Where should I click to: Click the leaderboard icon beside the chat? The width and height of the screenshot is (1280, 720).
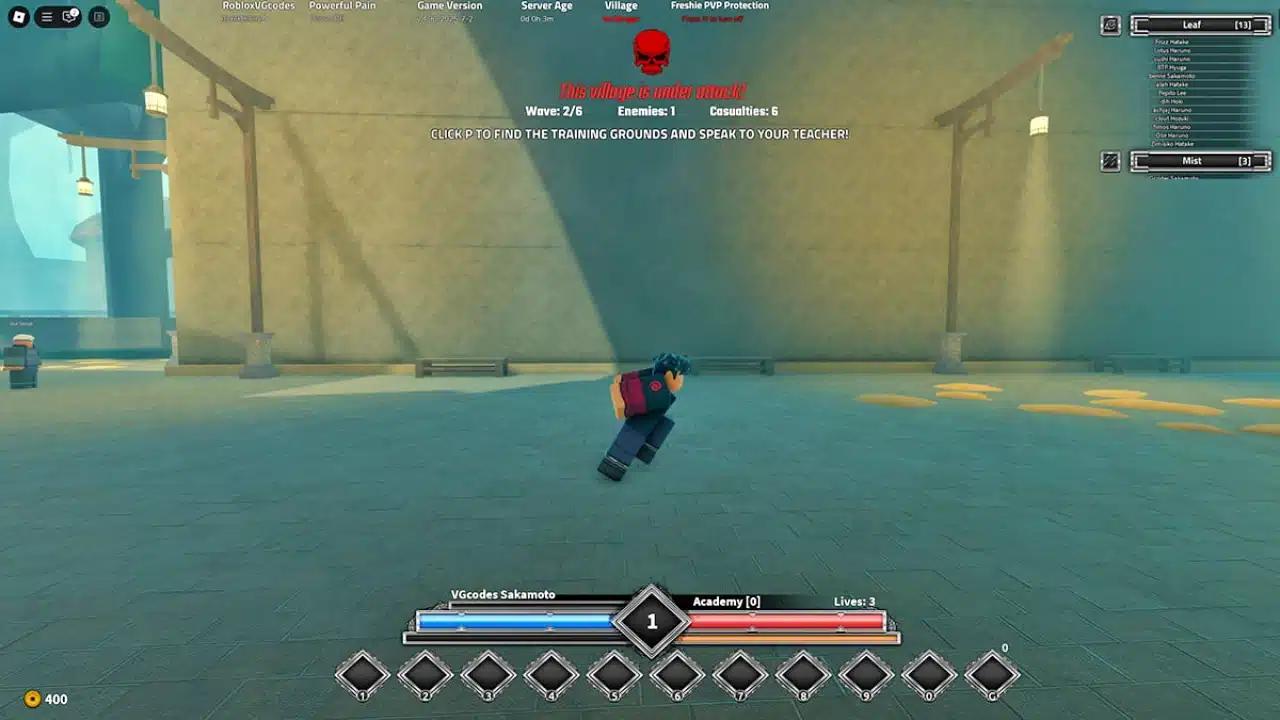97,17
